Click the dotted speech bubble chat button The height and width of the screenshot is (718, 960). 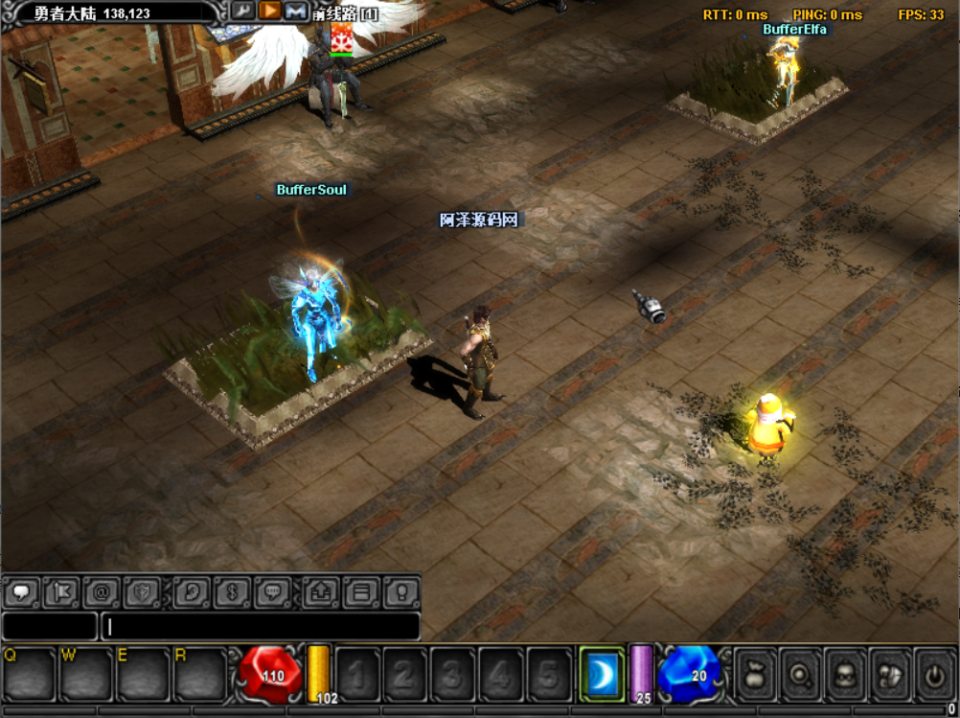pyautogui.click(x=271, y=592)
